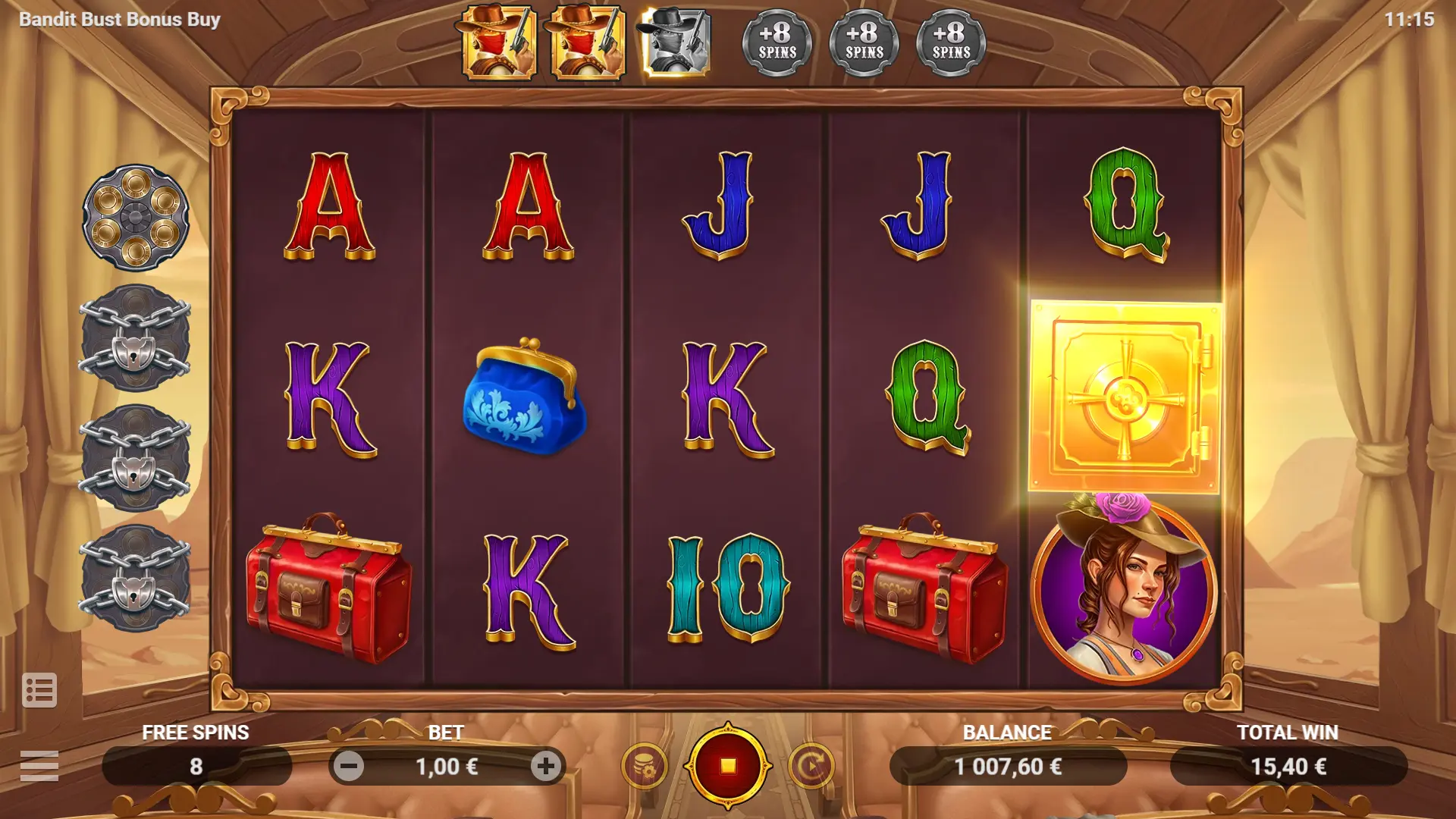1456x819 pixels.
Task: Increase the bet with the plus button
Action: tap(545, 767)
